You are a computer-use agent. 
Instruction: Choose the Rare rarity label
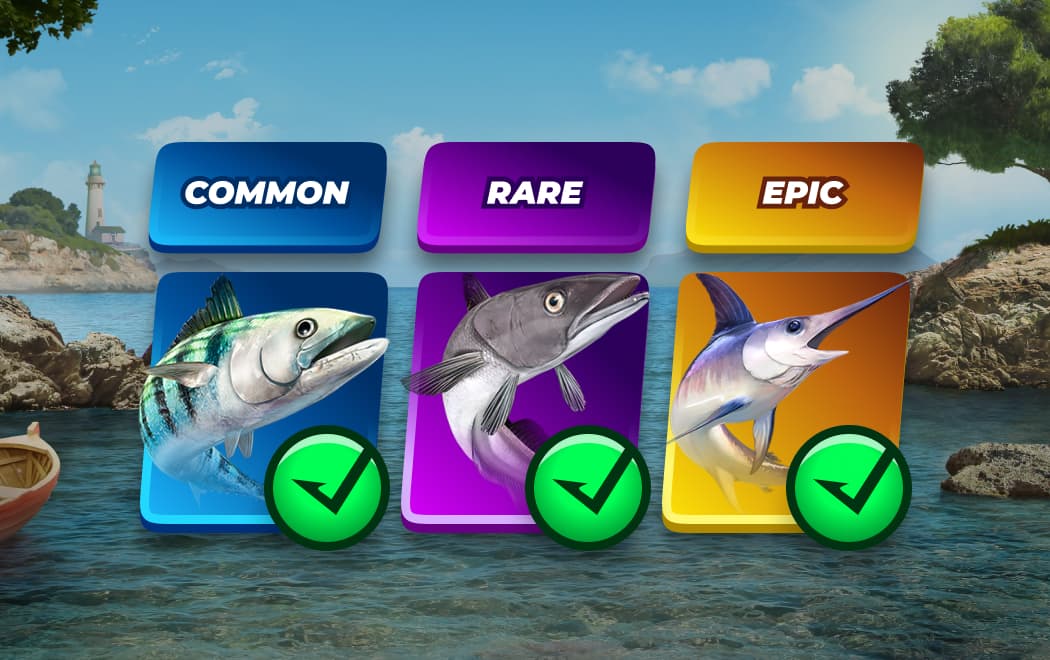[535, 194]
